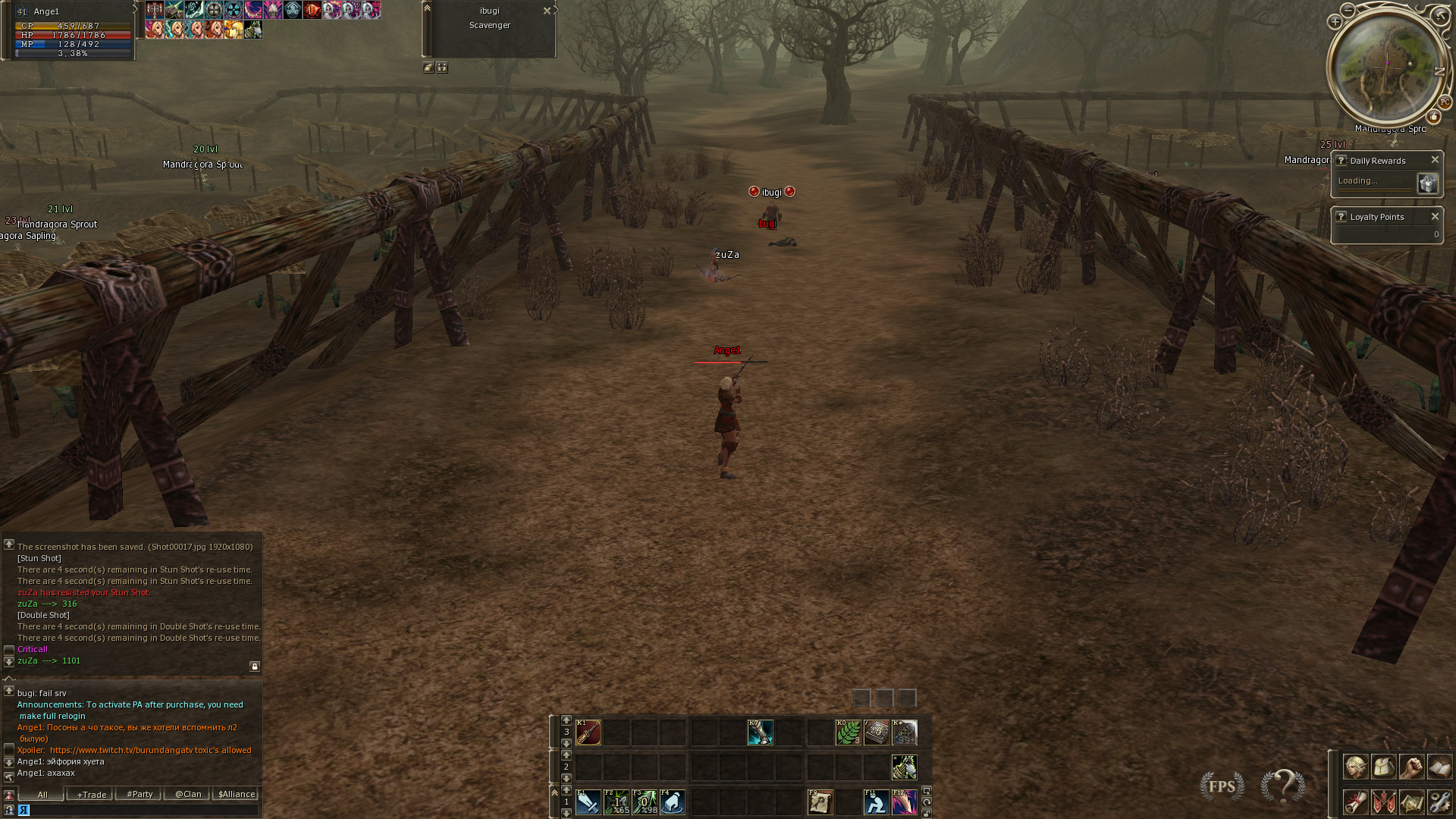Switch to the +Trade chat tab
This screenshot has height=819, width=1456.
(x=91, y=795)
